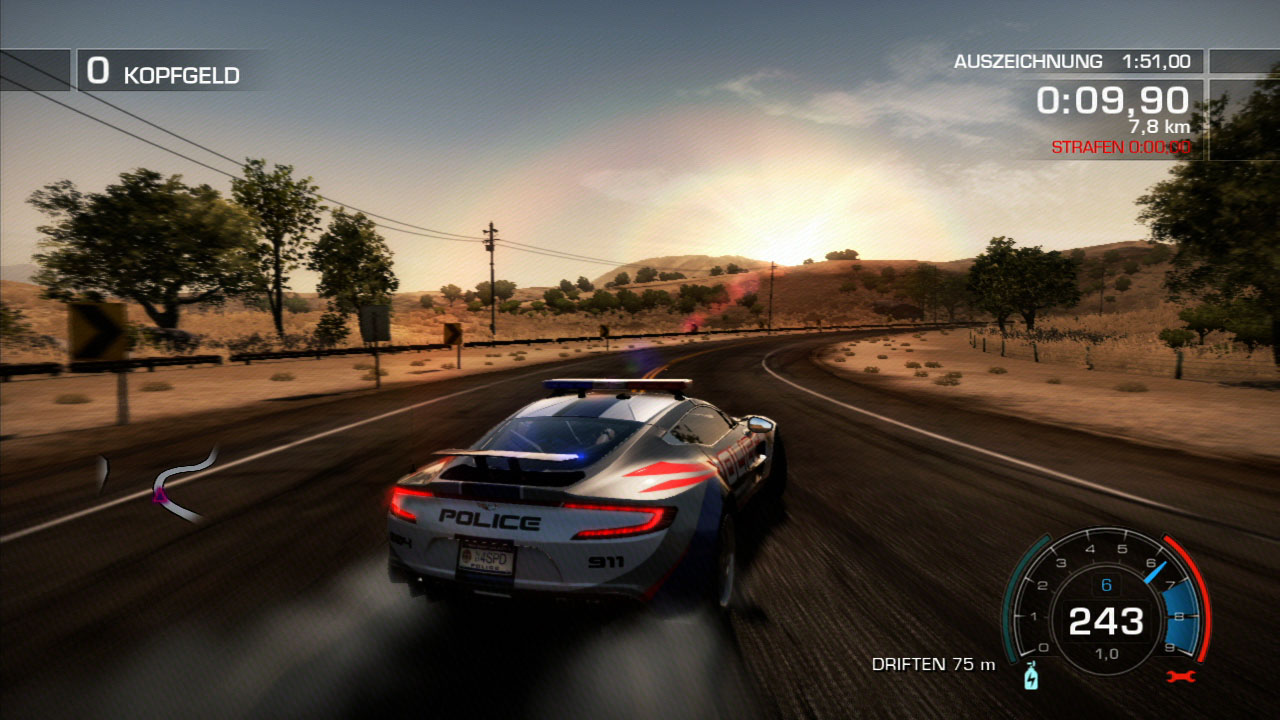Click the pink waypoint marker on minimap
The image size is (1280, 720).
pyautogui.click(x=160, y=496)
